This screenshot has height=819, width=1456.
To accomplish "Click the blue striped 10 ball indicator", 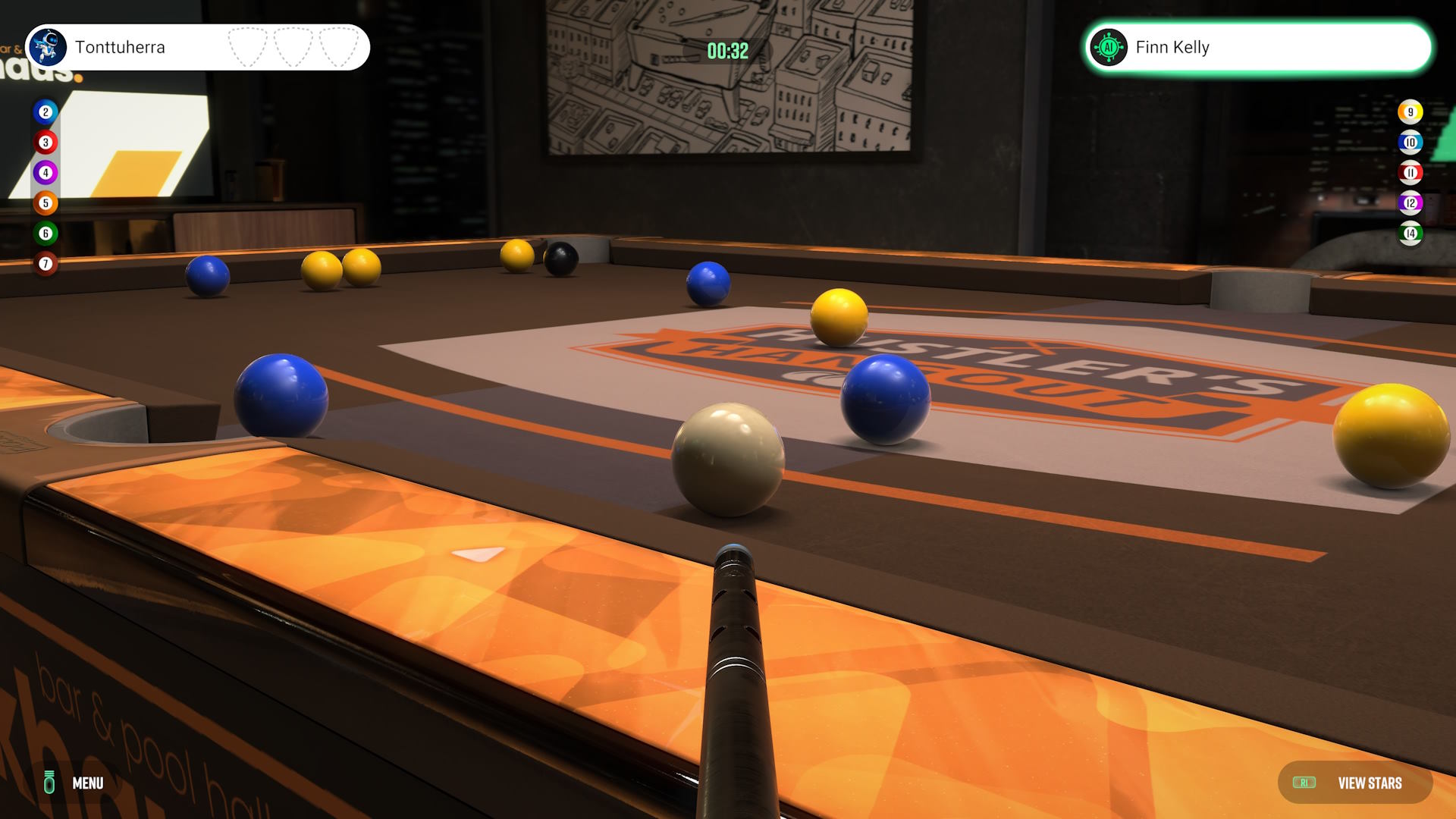I will (x=1410, y=143).
